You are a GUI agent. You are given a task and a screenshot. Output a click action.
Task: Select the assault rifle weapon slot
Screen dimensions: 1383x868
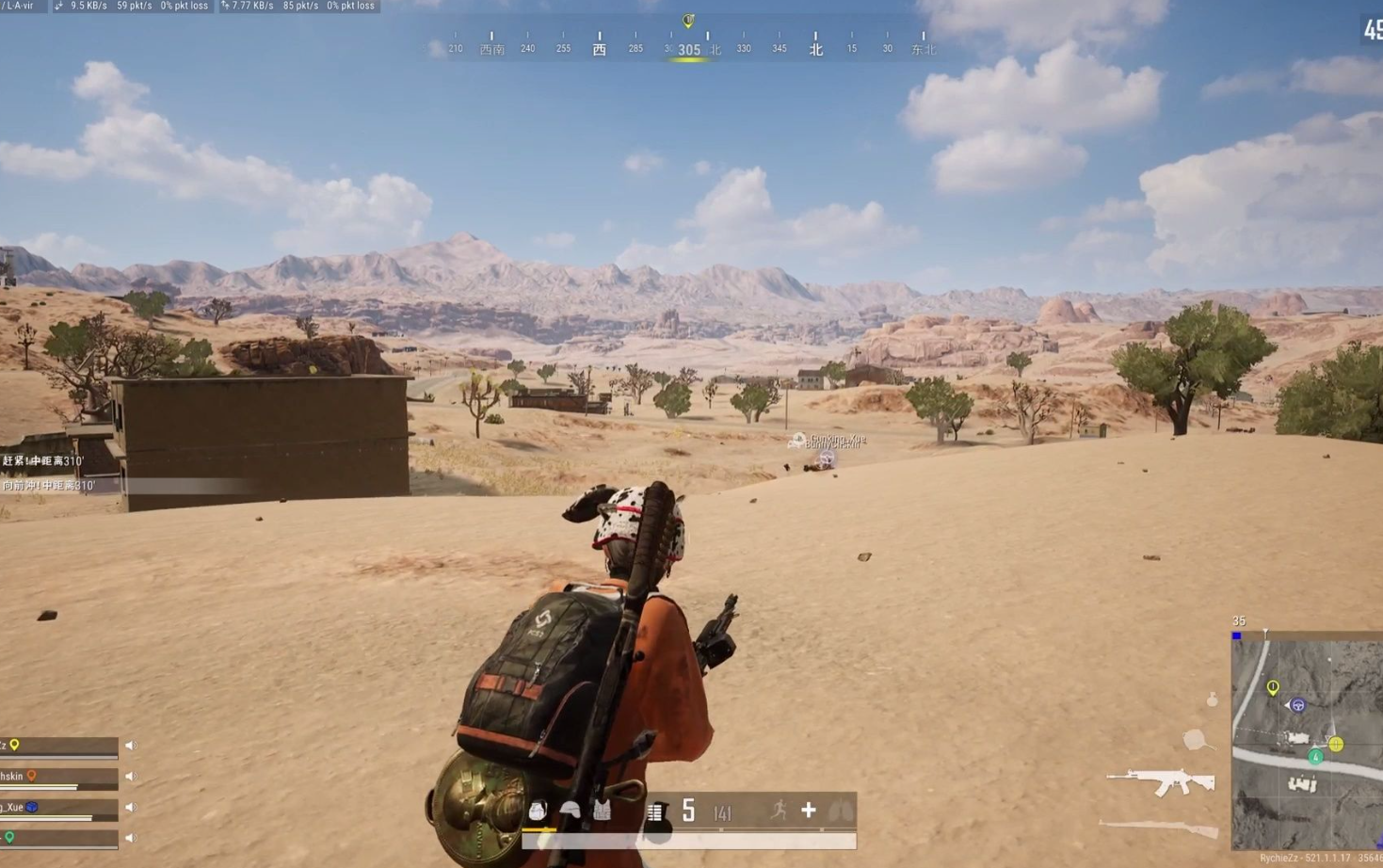pyautogui.click(x=1160, y=781)
